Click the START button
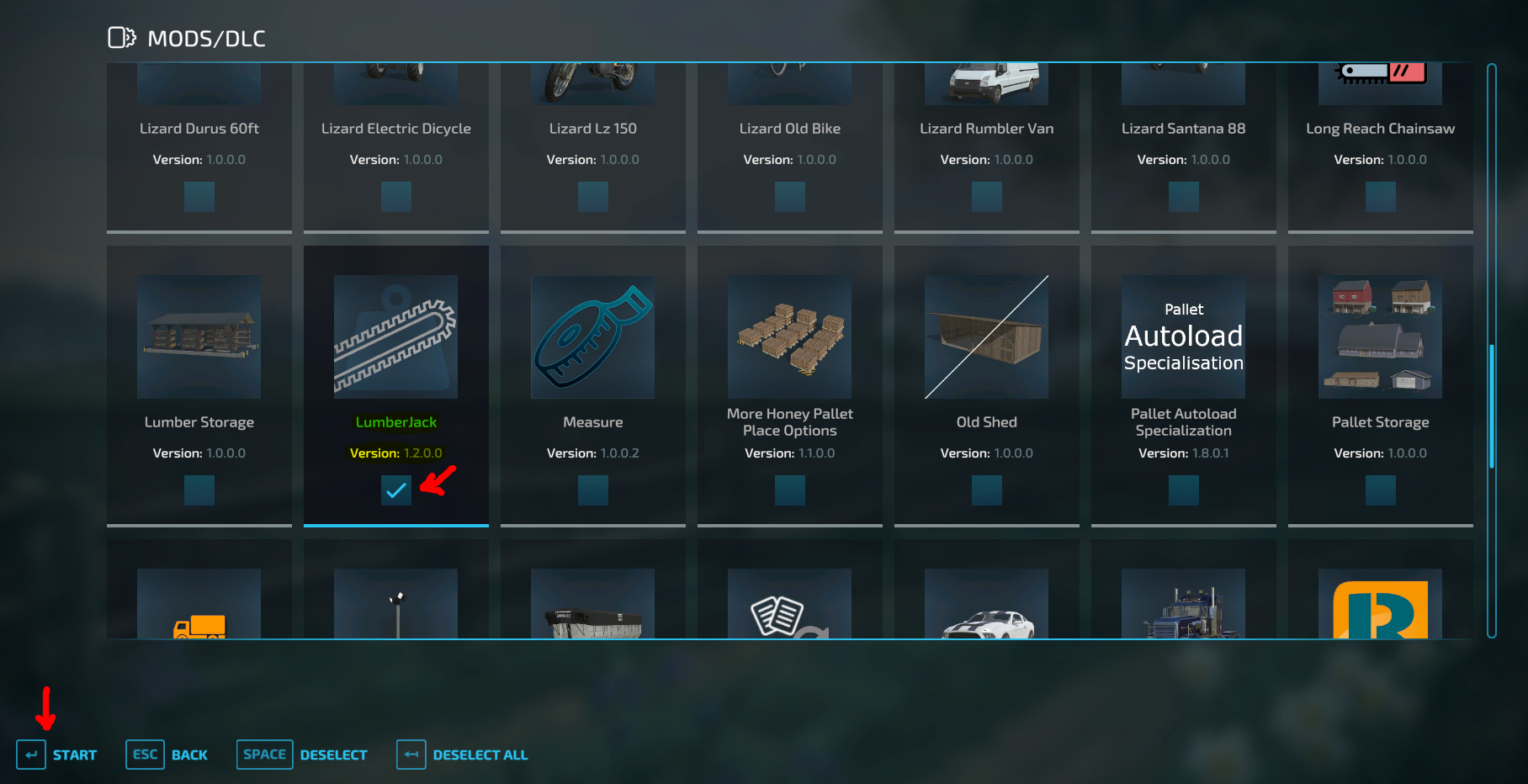Image resolution: width=1528 pixels, height=784 pixels. 57,755
